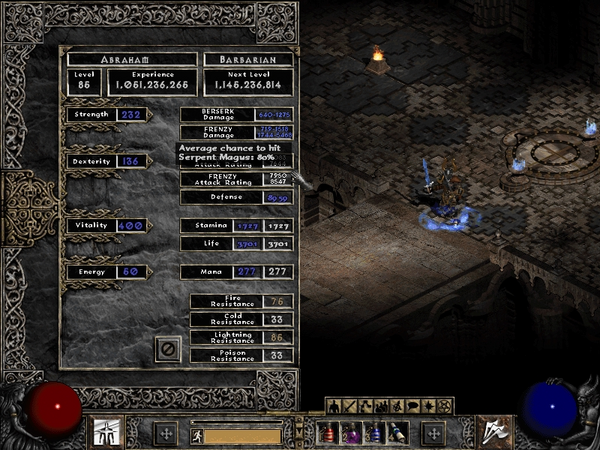Screen dimensions: 600x450
Task: Select the left-click attack skill icon
Action: click(106, 433)
